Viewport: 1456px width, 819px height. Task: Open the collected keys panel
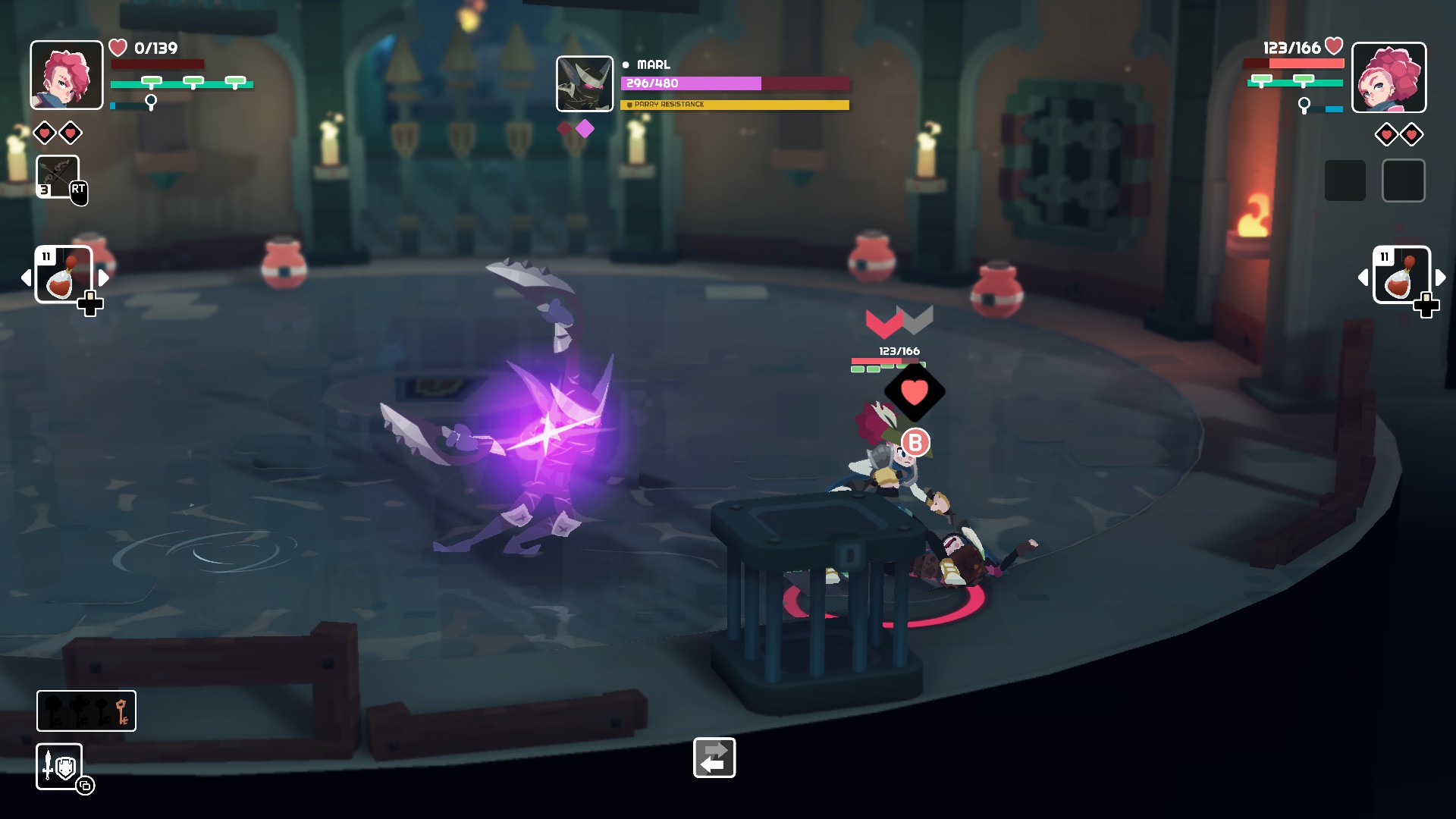click(x=86, y=711)
